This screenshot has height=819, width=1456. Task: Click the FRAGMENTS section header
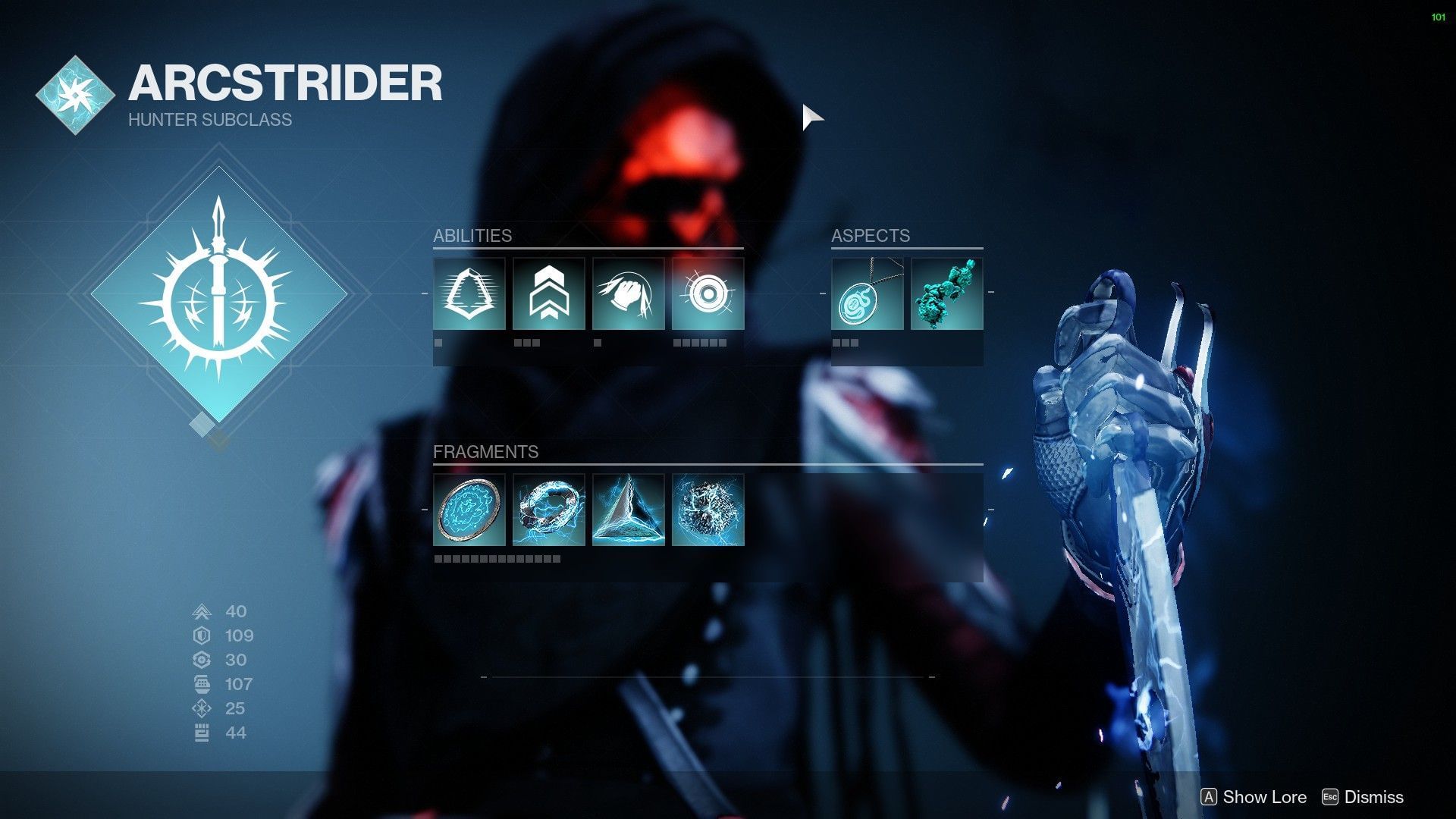point(485,452)
